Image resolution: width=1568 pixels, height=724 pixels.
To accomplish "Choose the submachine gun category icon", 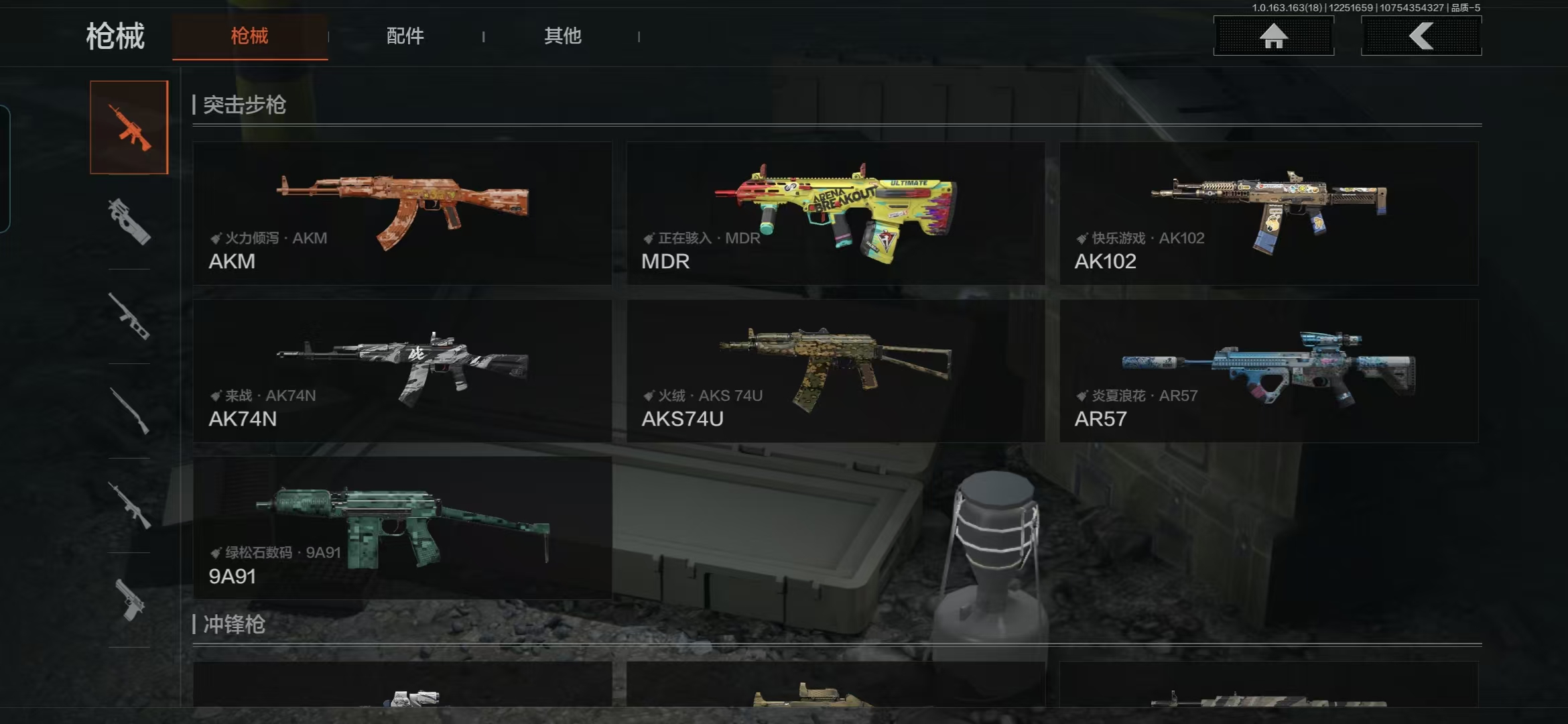I will click(129, 222).
